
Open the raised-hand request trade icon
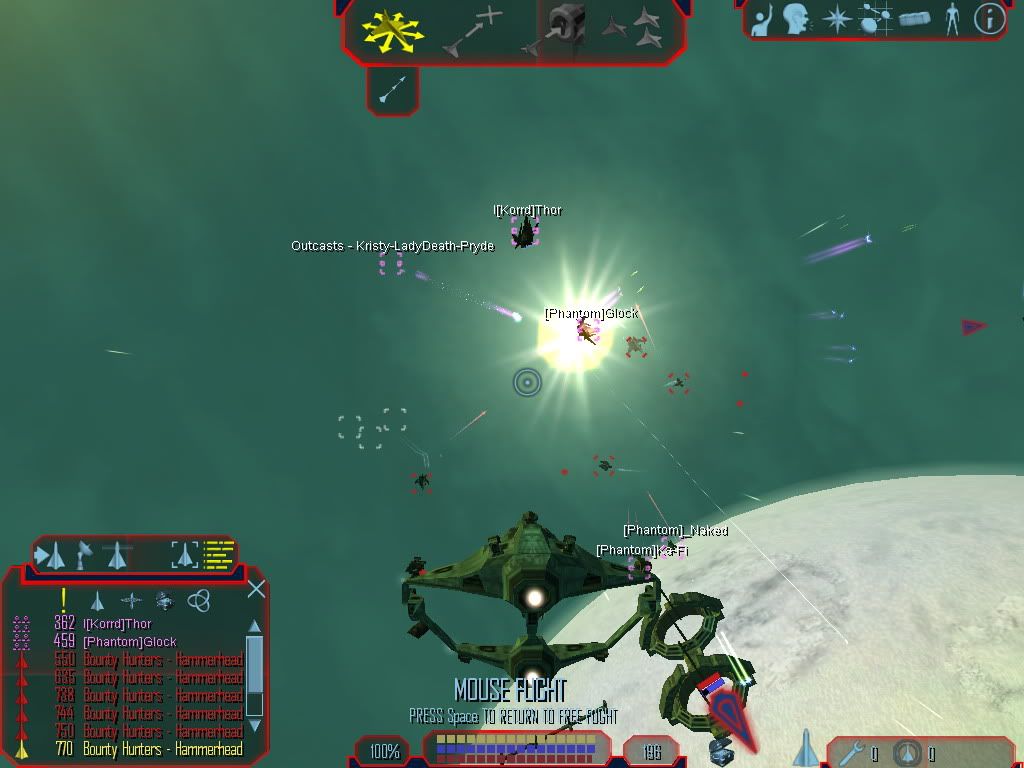(x=762, y=19)
